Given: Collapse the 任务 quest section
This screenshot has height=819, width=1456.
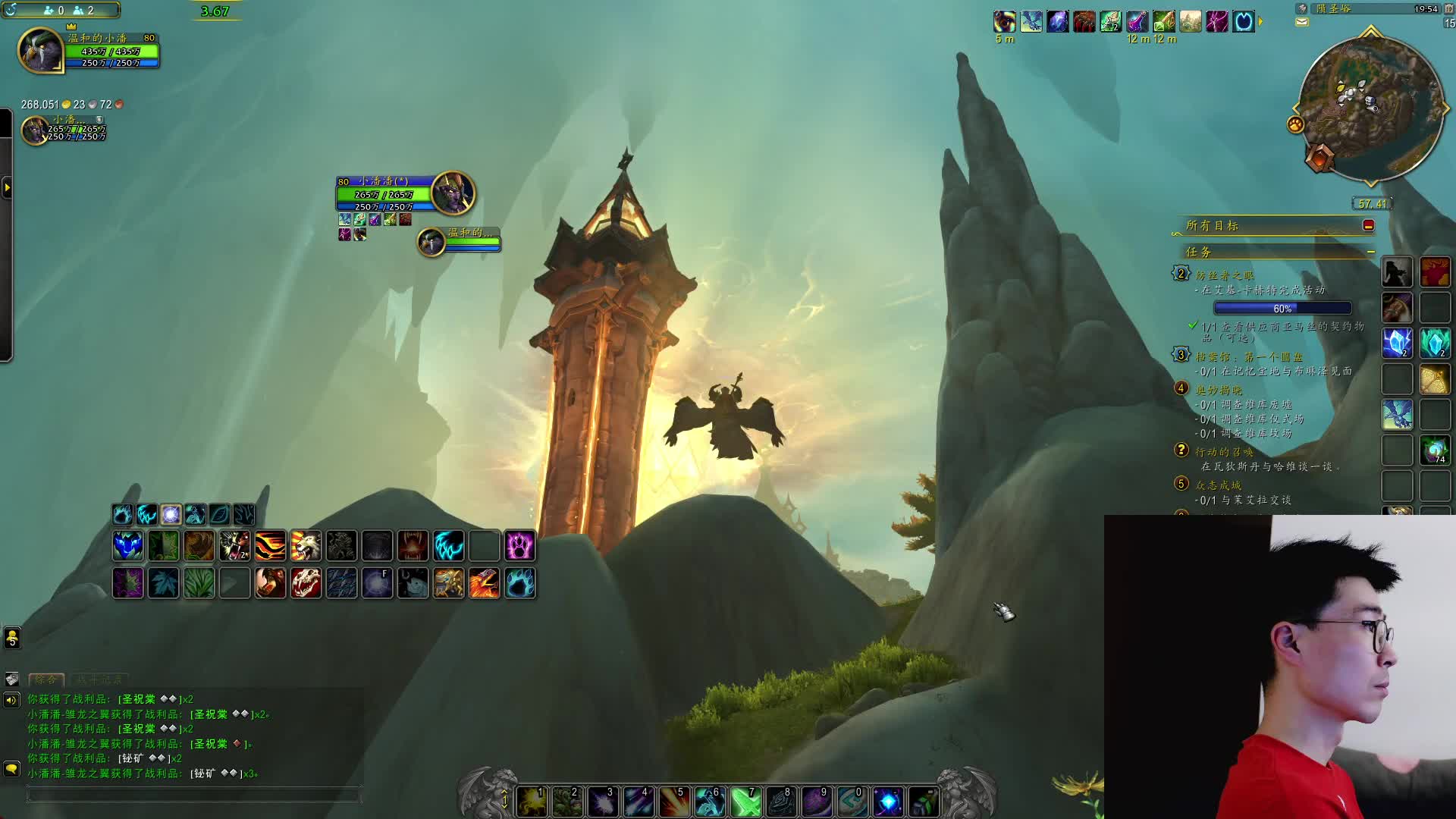Looking at the screenshot, I should click(1370, 252).
